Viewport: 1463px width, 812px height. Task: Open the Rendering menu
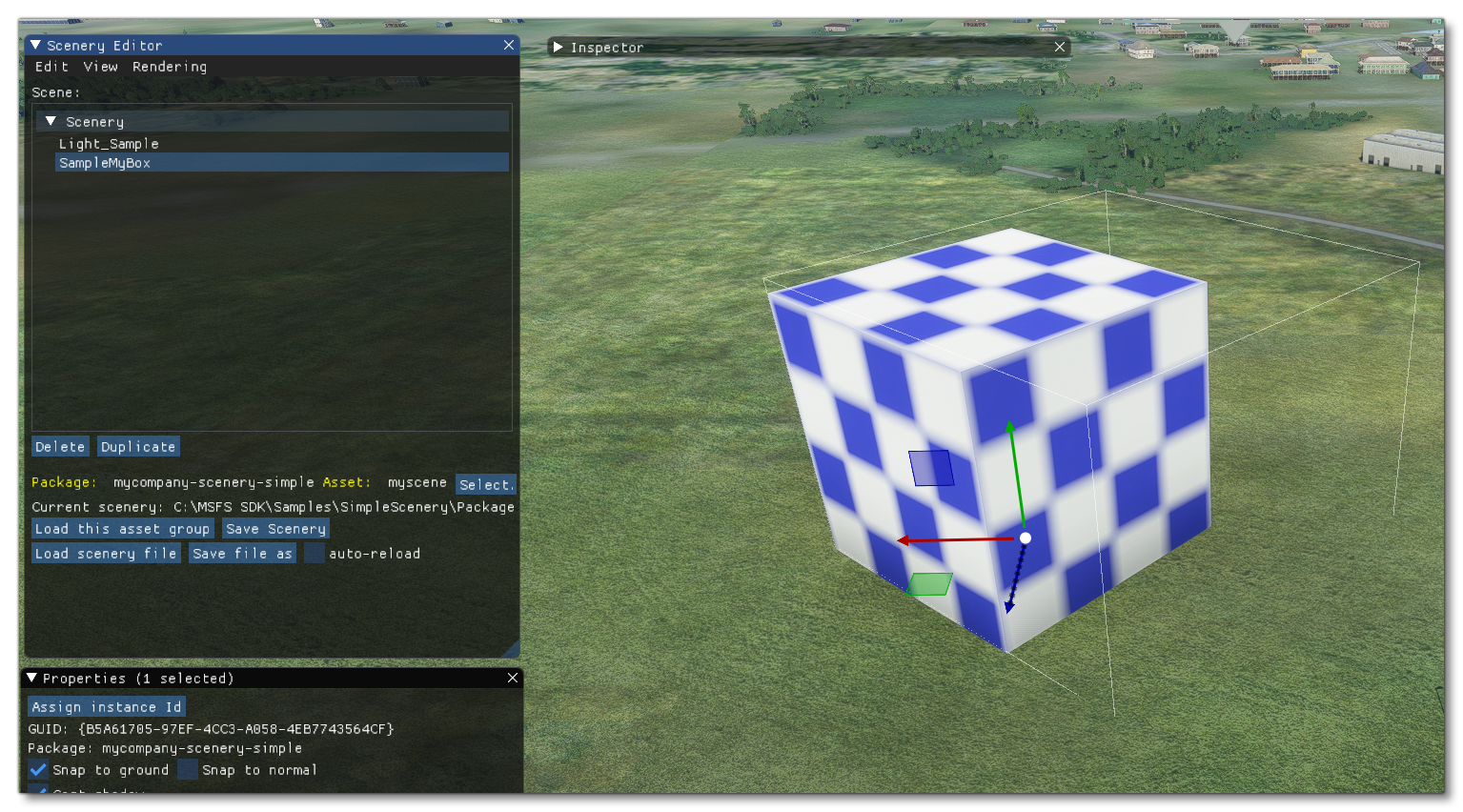[x=170, y=67]
